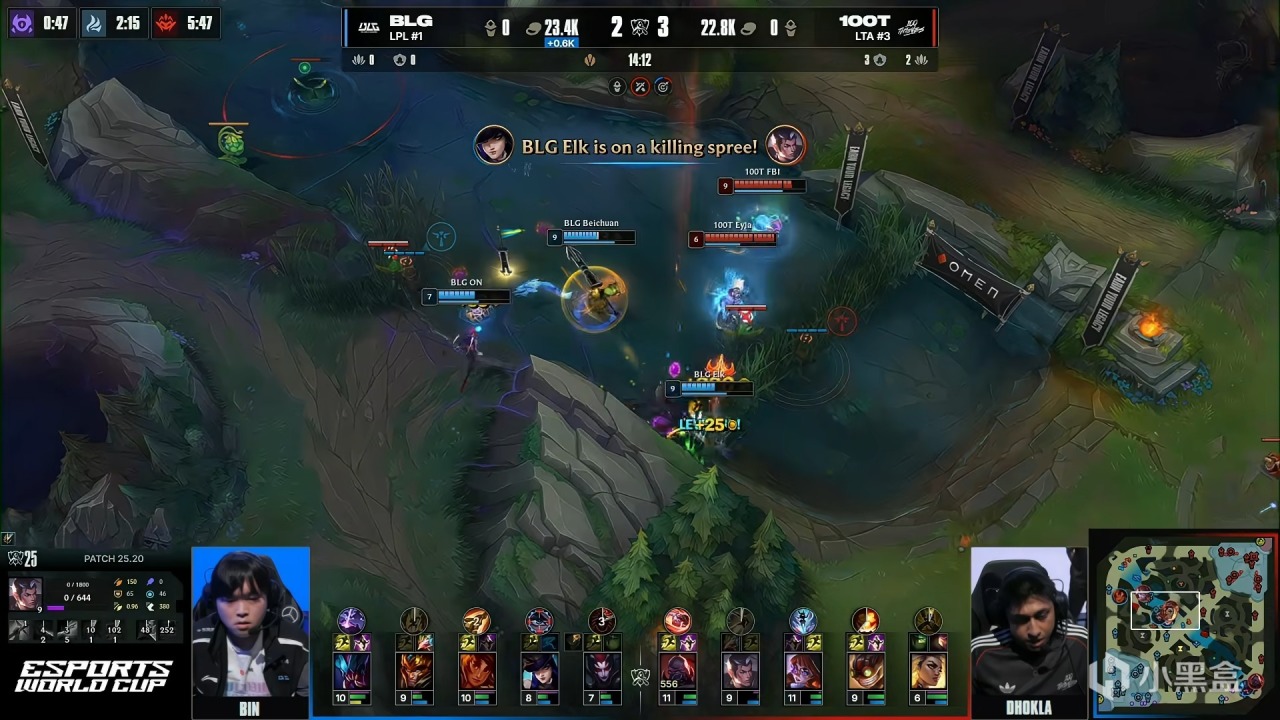Click the crossed swords icon below the timer
Viewport: 1280px width, 720px height.
pos(640,87)
